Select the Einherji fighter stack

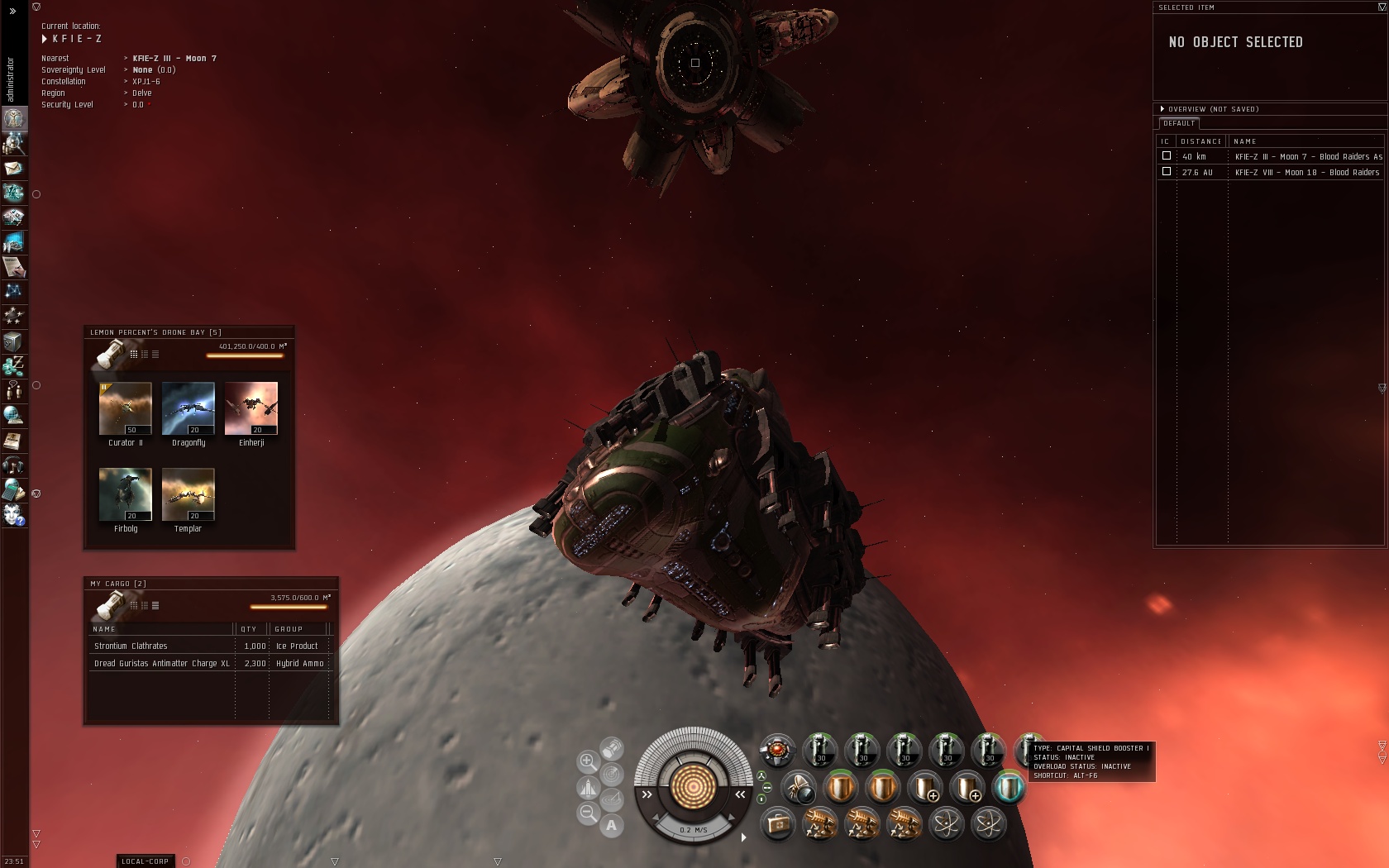point(251,408)
